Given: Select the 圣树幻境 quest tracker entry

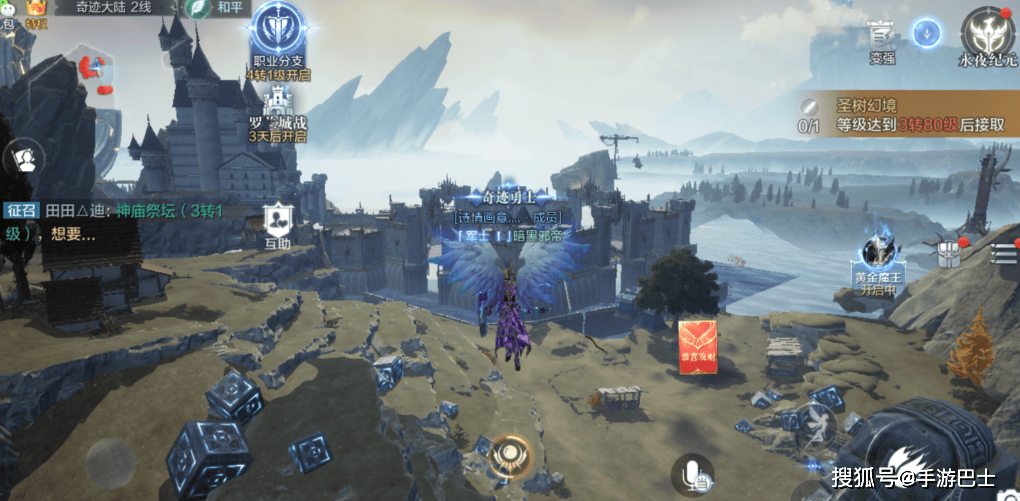Looking at the screenshot, I should click(x=905, y=115).
